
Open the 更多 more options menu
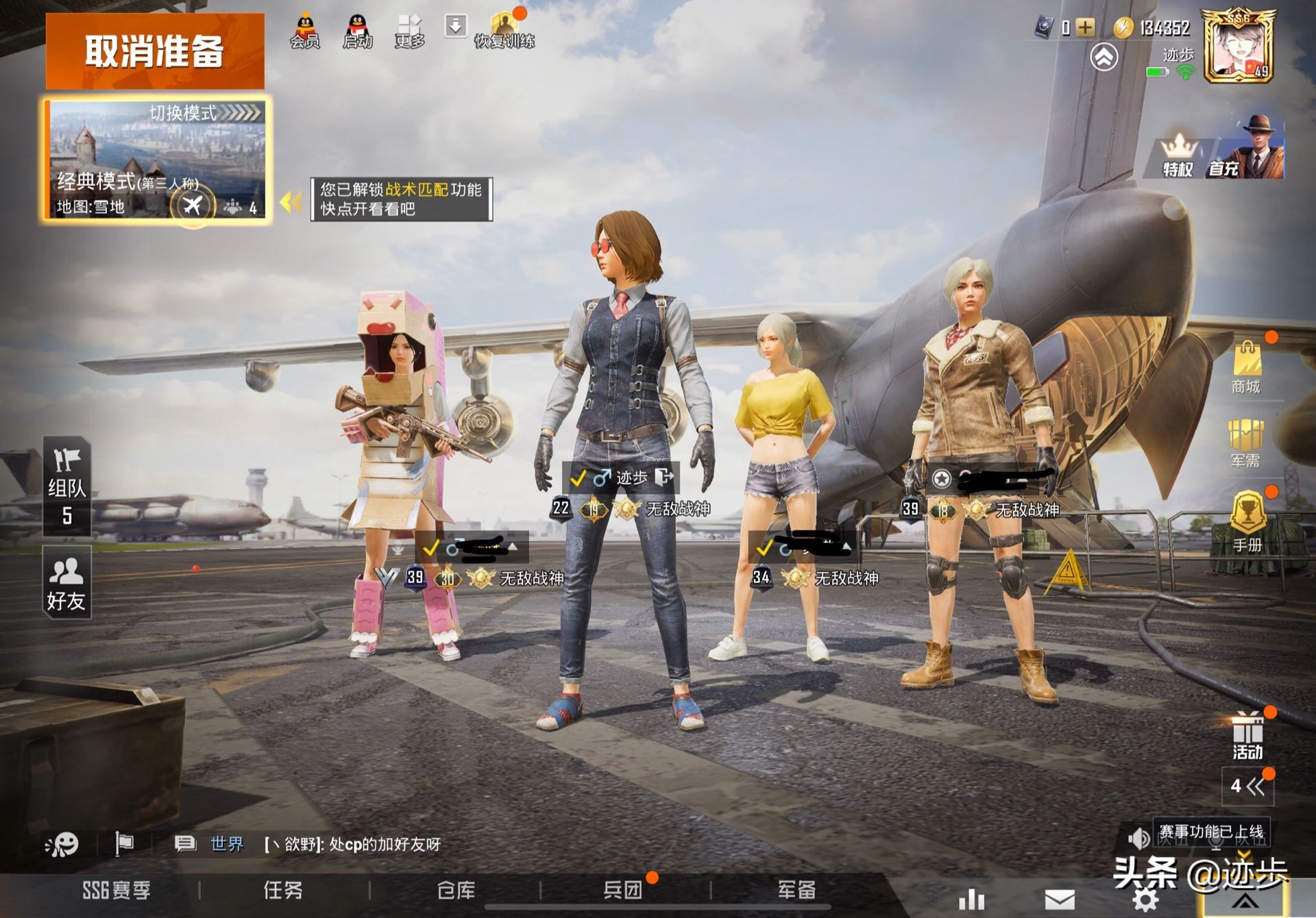(409, 32)
